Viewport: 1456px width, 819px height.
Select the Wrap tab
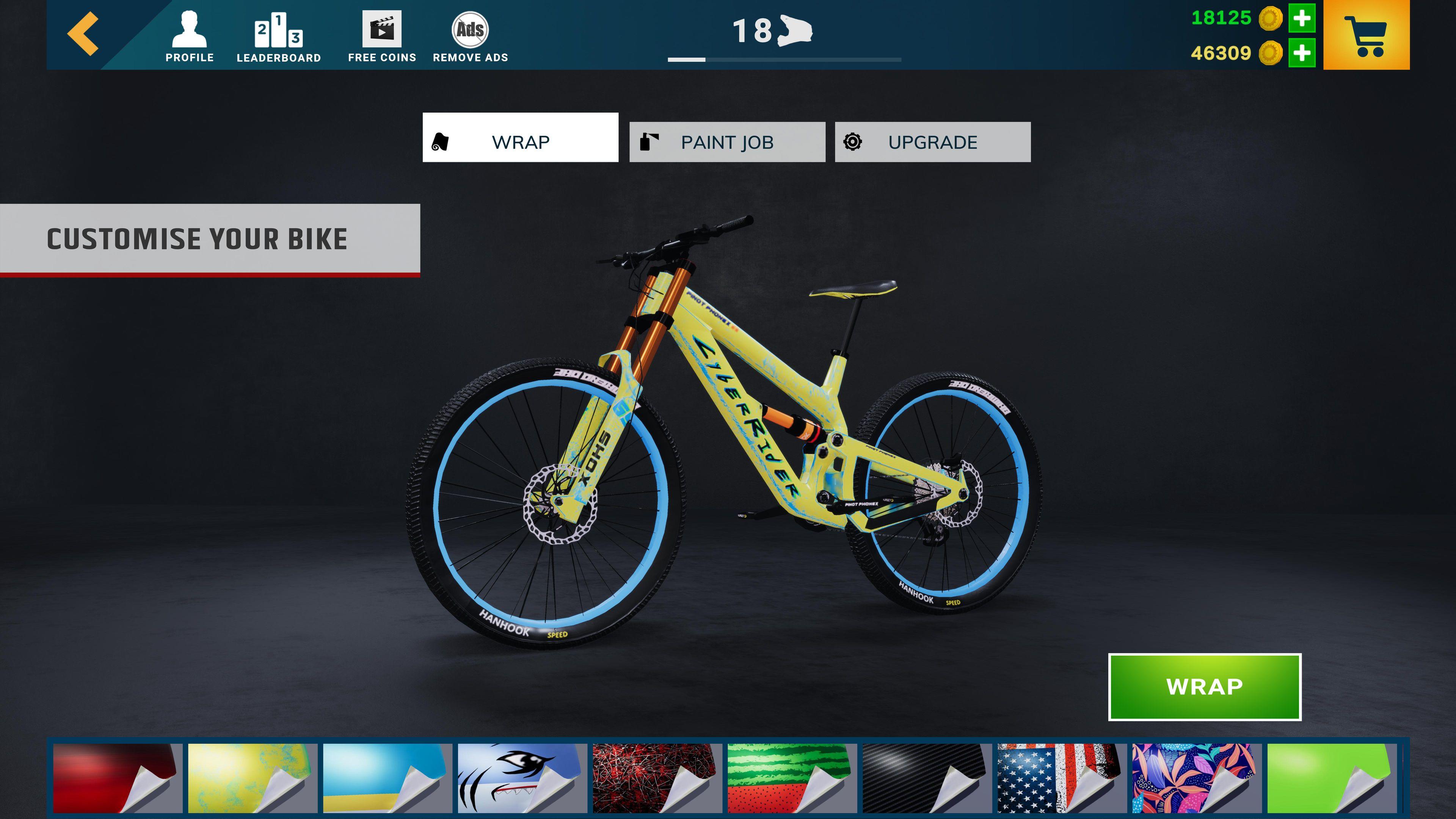tap(520, 141)
